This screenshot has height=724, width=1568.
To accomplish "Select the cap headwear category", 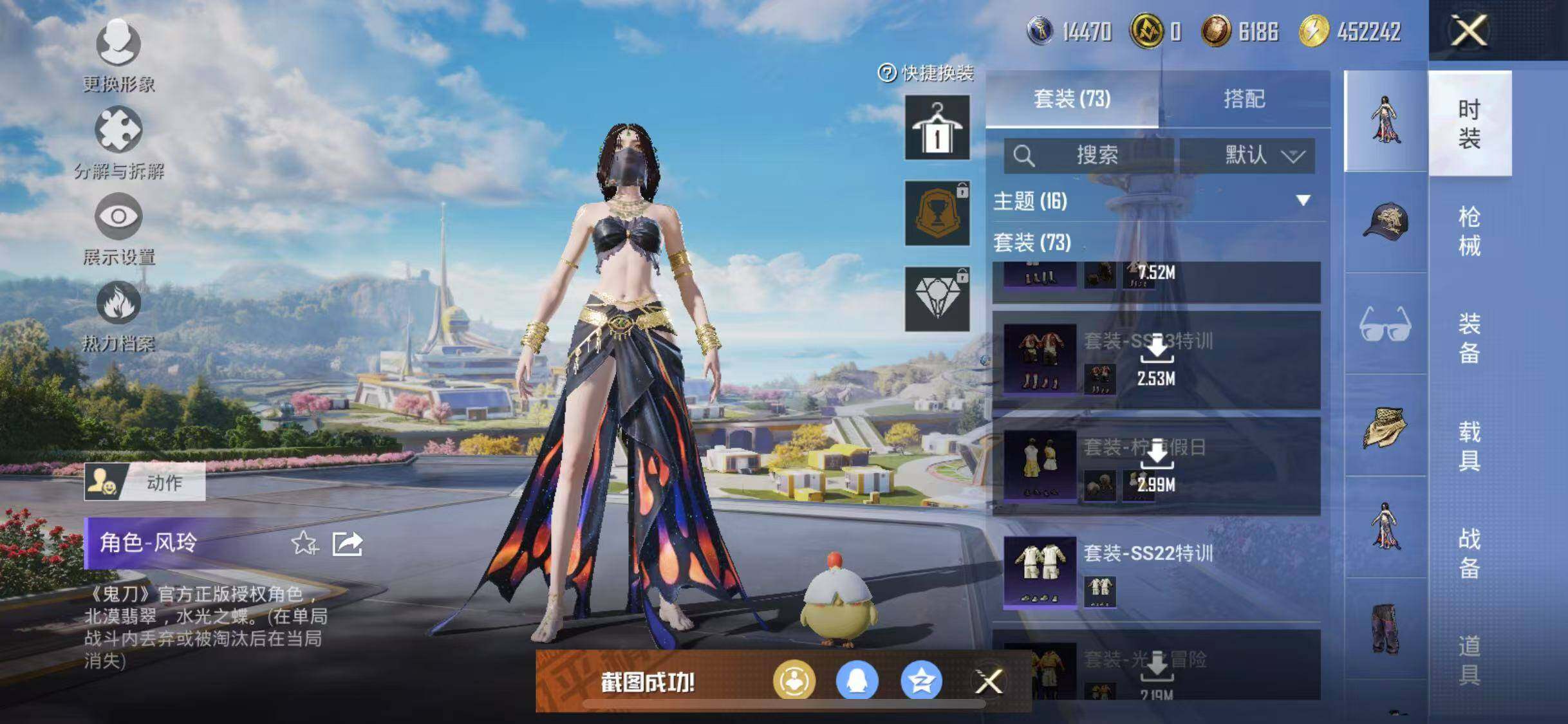I will 1385,223.
